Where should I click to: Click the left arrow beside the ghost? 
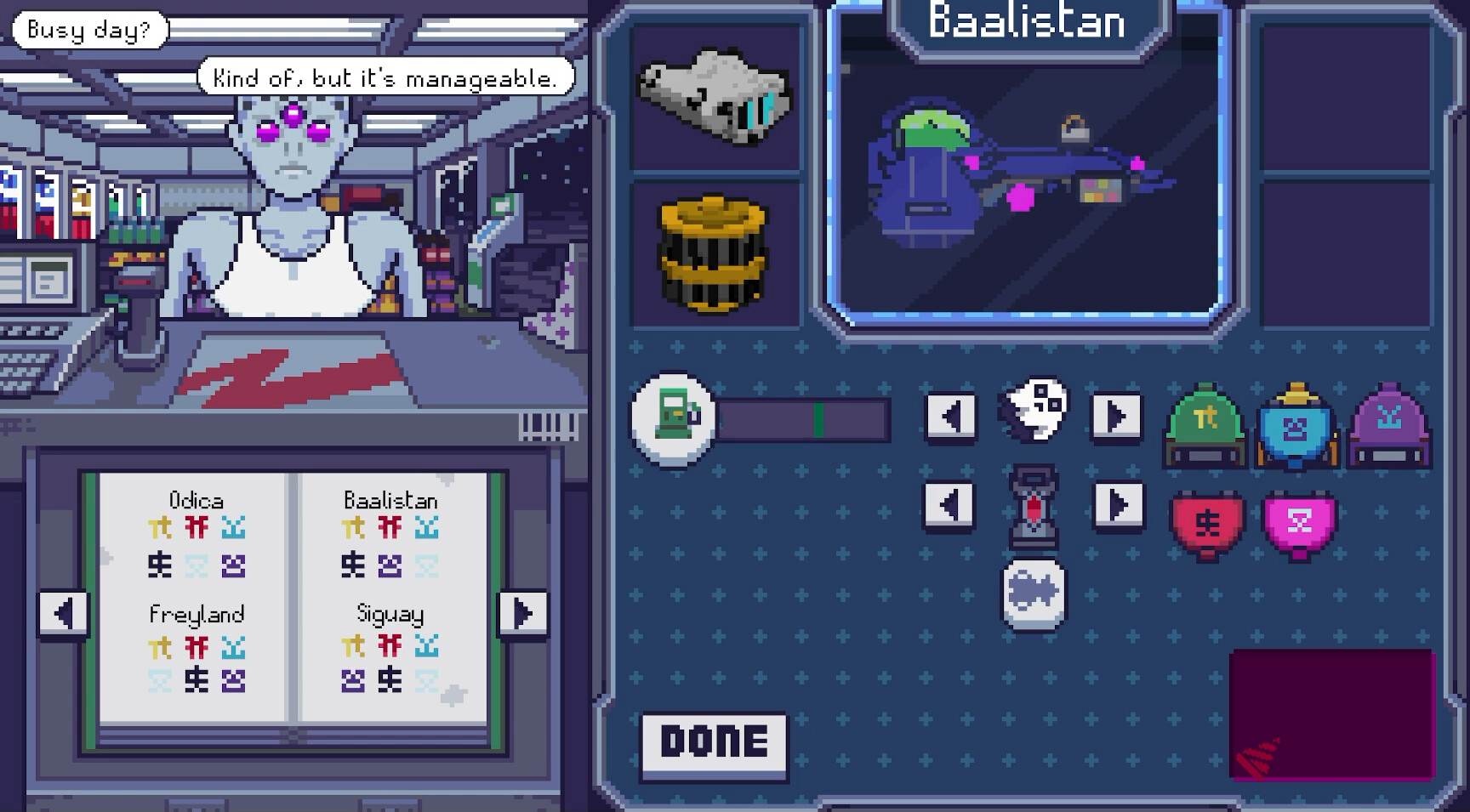point(951,416)
